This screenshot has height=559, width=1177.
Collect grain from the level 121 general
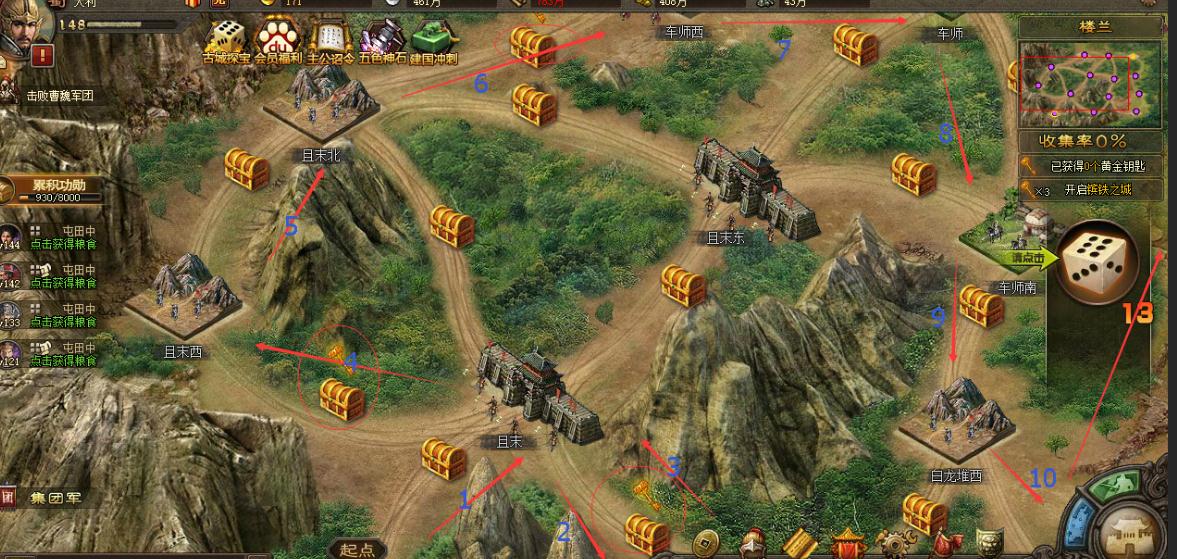62,361
